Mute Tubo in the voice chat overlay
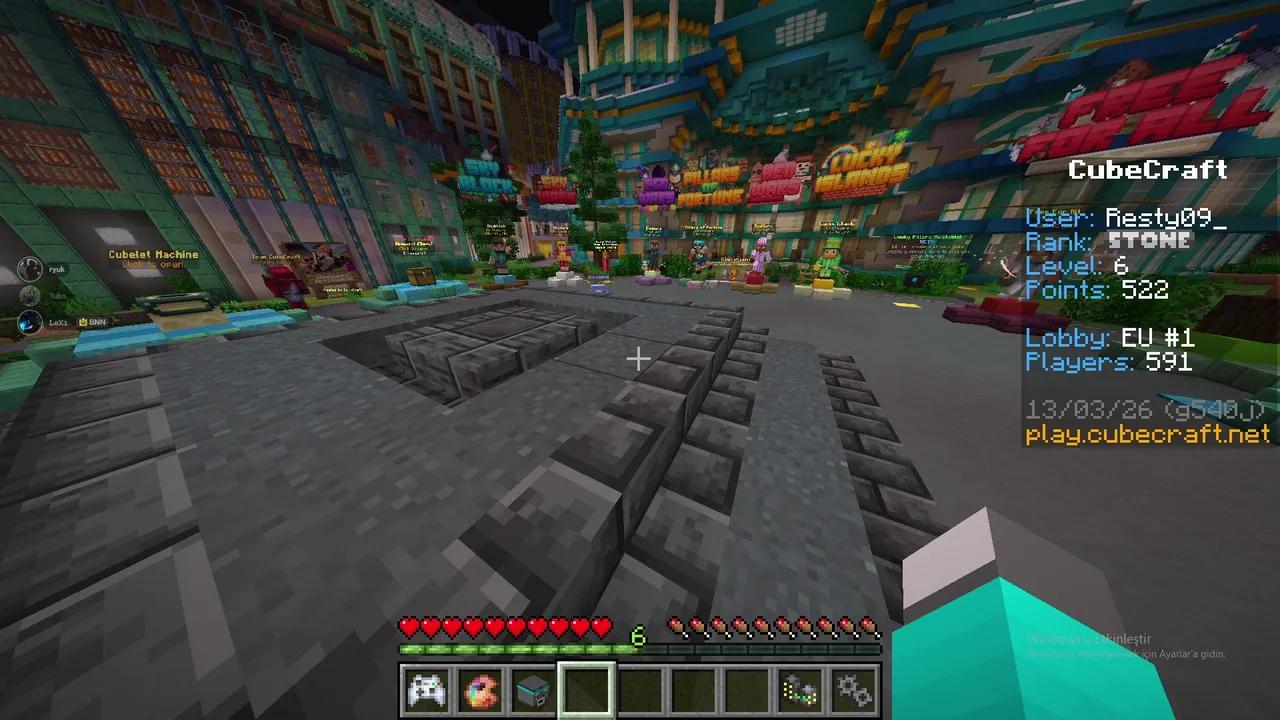1280x720 pixels. (30, 294)
